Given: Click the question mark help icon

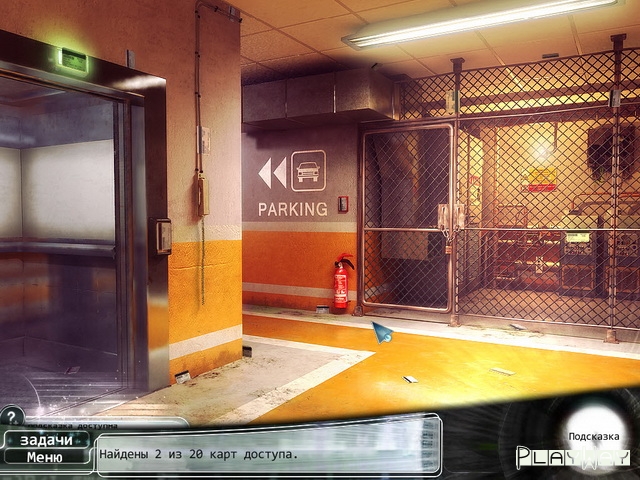Looking at the screenshot, I should [12, 415].
